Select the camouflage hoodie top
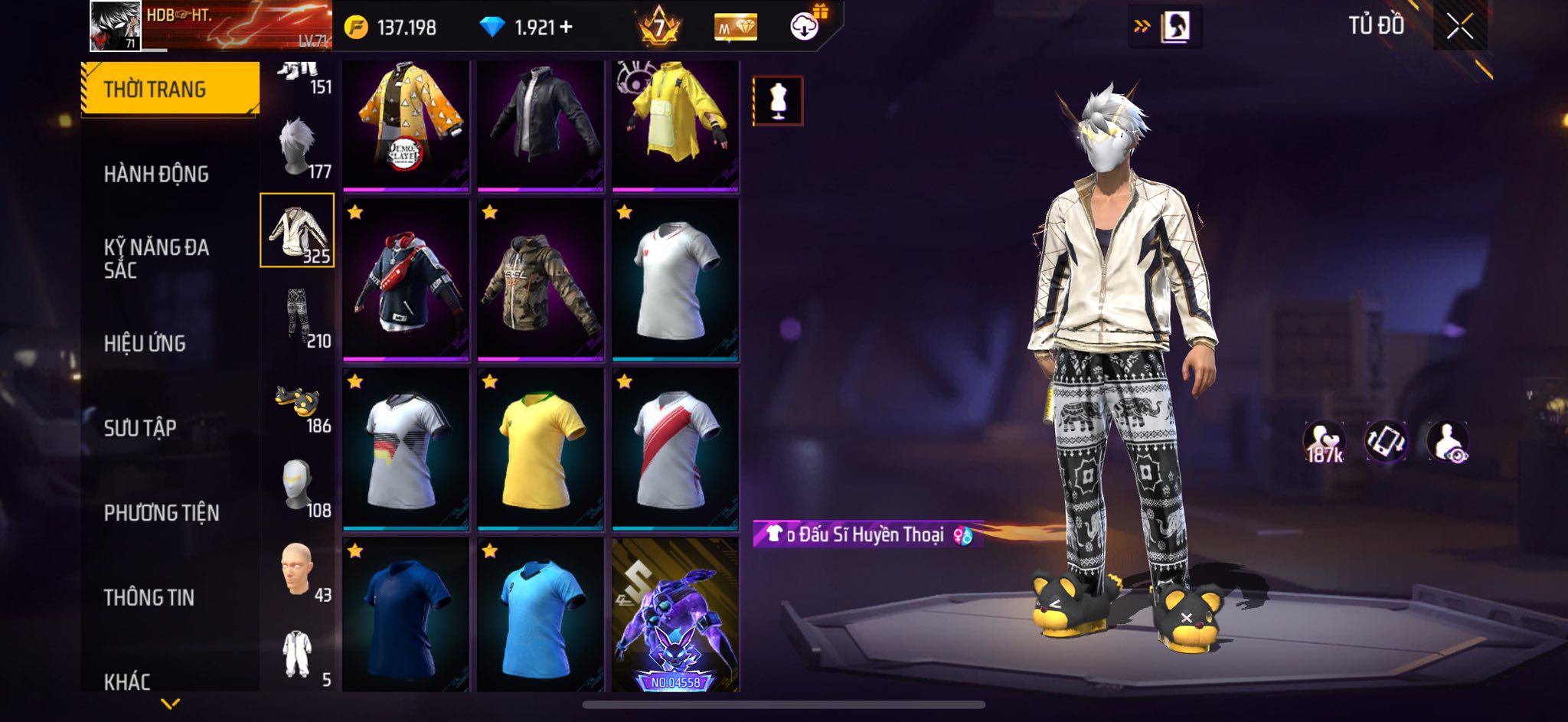The width and height of the screenshot is (1568, 722). tap(540, 280)
